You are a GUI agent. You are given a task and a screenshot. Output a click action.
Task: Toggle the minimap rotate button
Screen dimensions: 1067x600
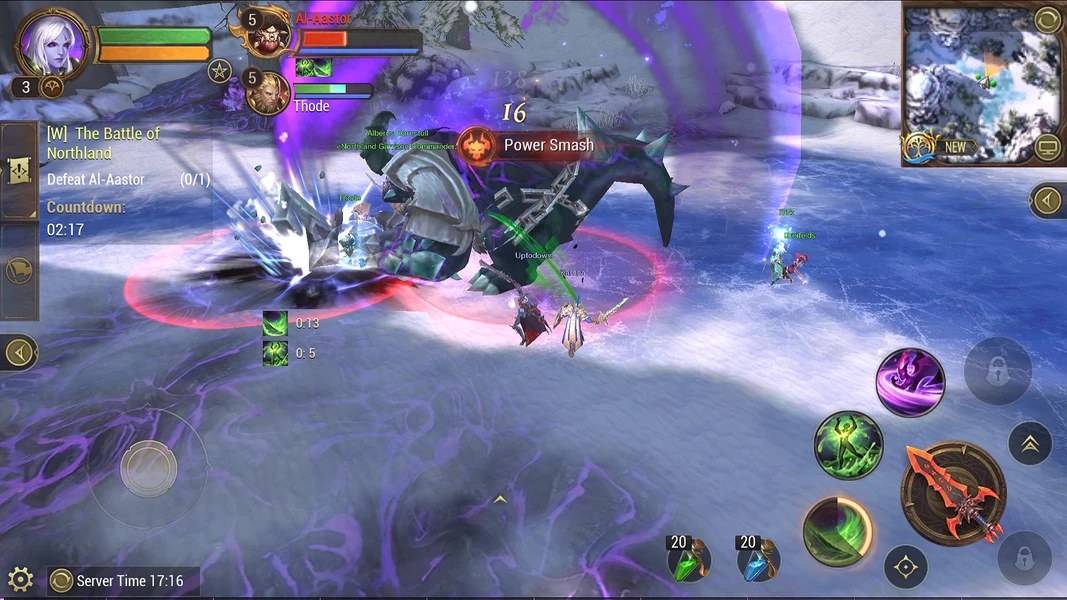click(1046, 19)
